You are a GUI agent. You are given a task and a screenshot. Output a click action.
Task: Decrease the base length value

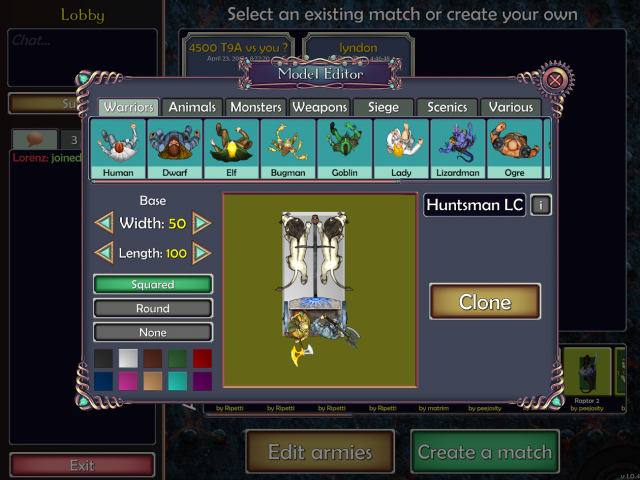[x=104, y=253]
